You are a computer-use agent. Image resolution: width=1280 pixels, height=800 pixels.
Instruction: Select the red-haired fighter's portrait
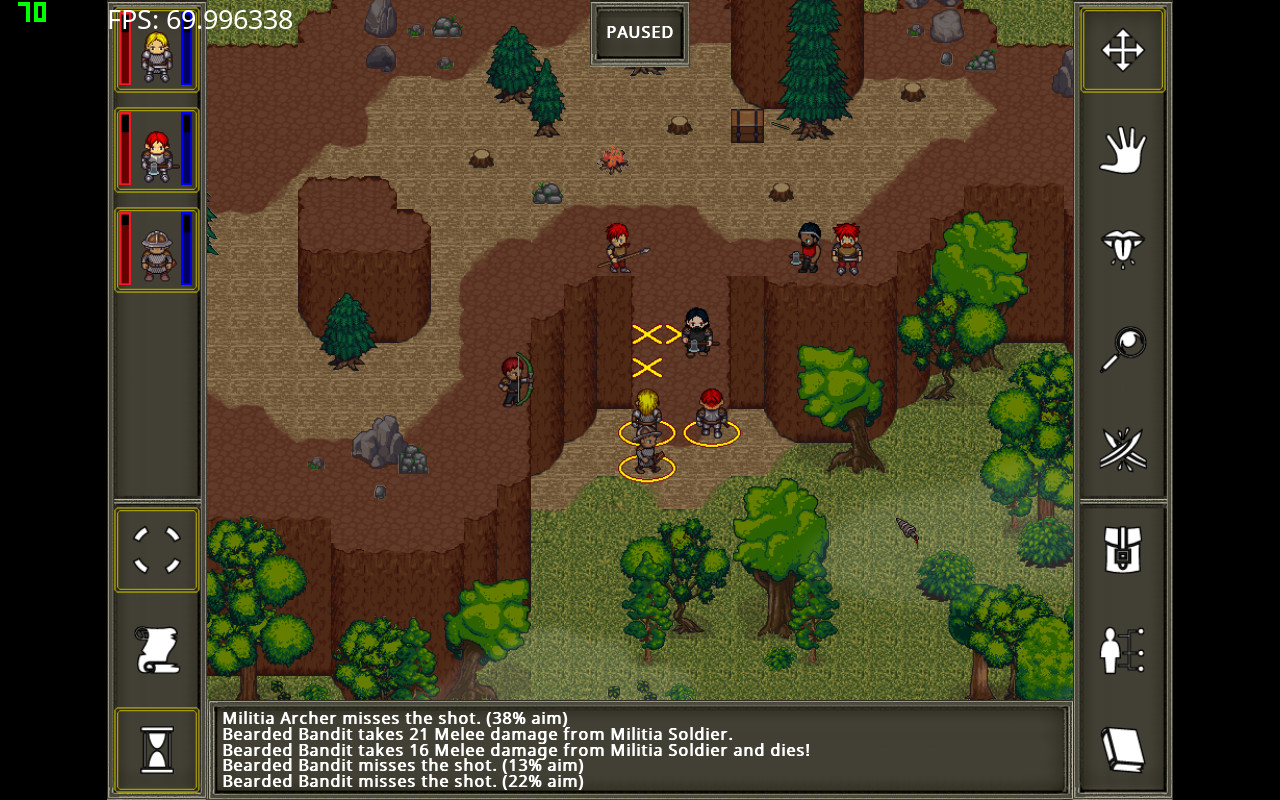(x=156, y=148)
